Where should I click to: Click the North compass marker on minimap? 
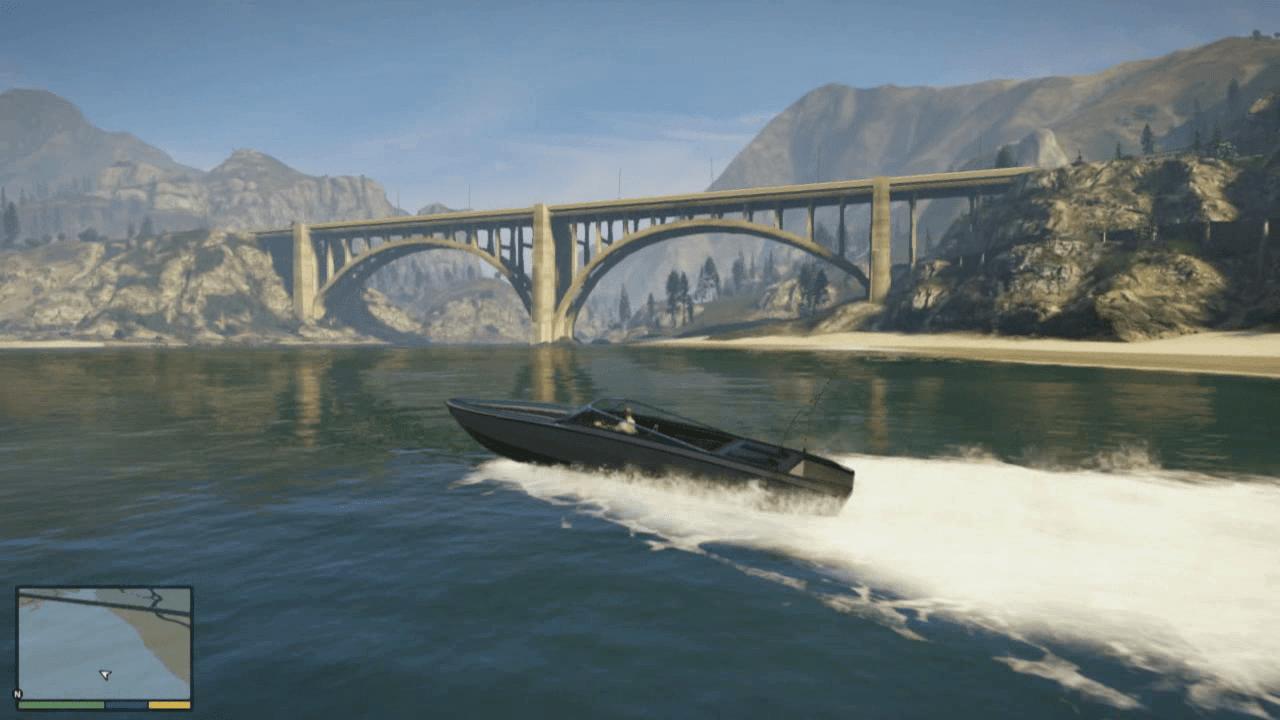pyautogui.click(x=17, y=694)
